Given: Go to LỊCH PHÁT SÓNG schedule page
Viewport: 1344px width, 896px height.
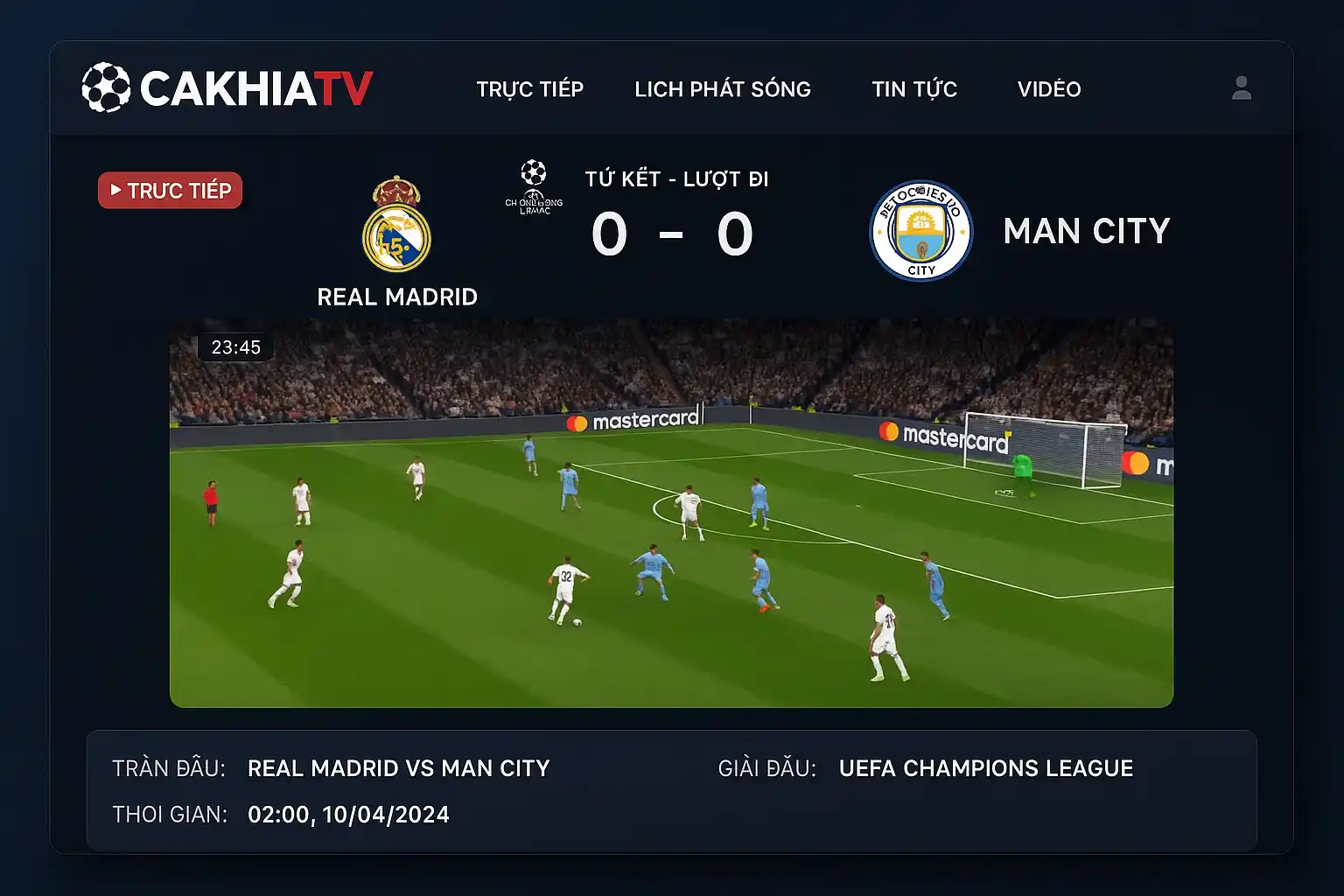Looking at the screenshot, I should tap(723, 89).
